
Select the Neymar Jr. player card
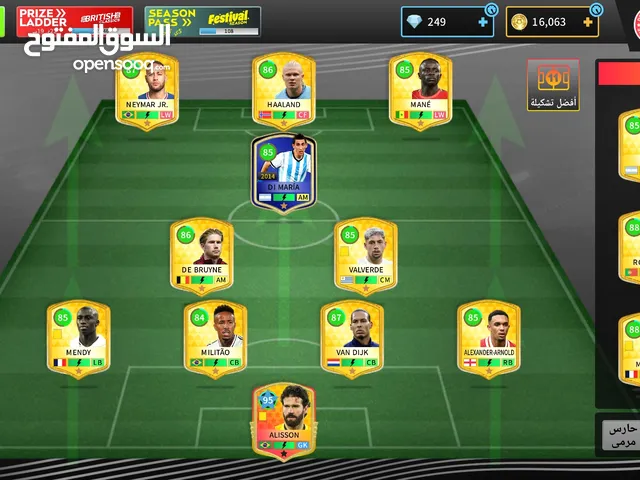click(147, 90)
